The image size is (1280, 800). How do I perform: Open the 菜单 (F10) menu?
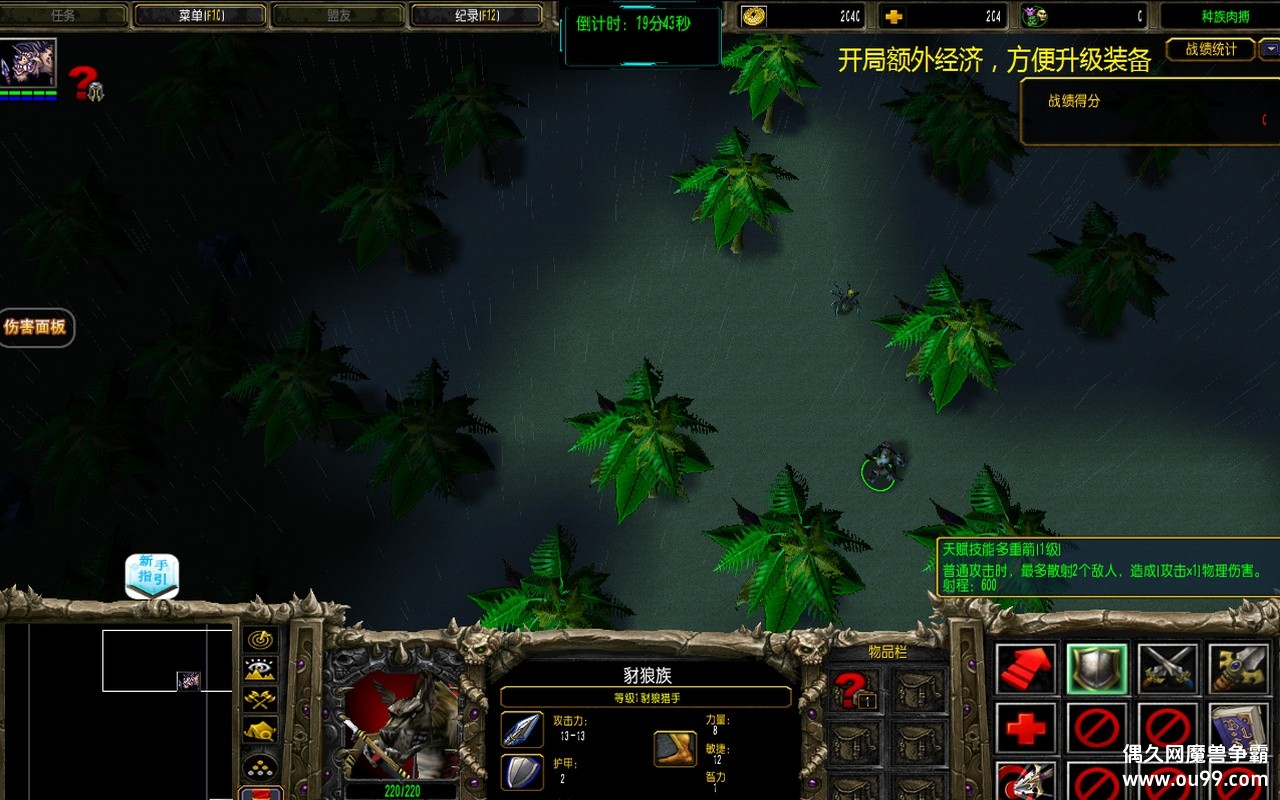point(199,15)
